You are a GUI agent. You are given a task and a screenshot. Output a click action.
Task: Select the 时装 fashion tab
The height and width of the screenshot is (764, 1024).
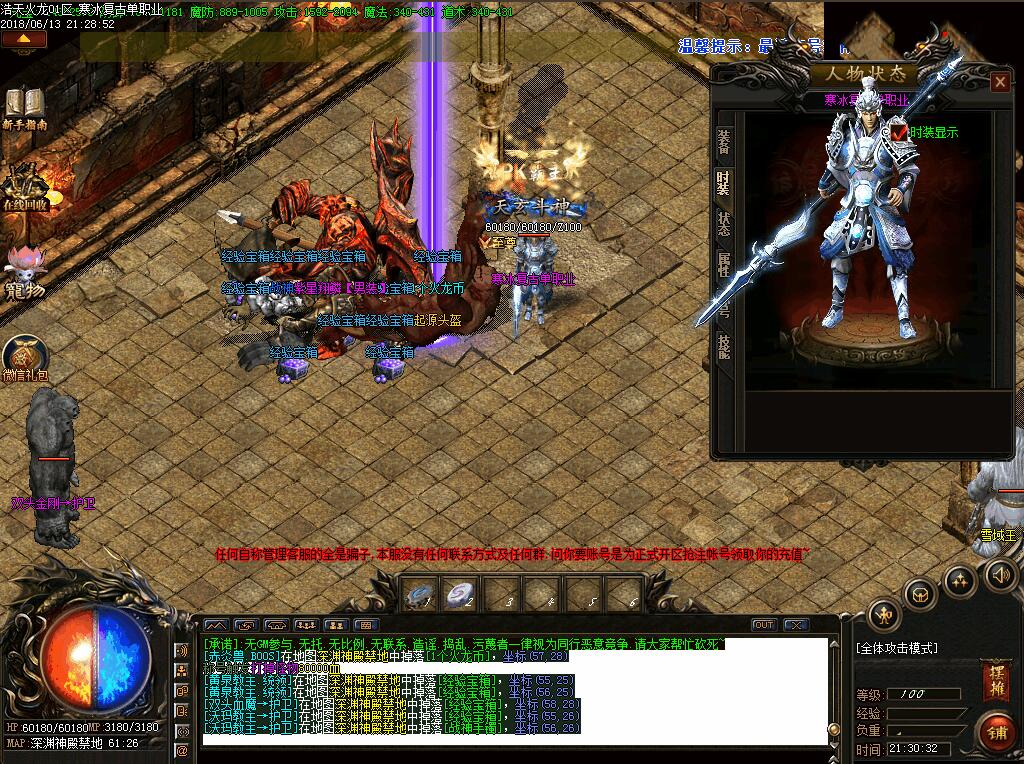point(723,185)
